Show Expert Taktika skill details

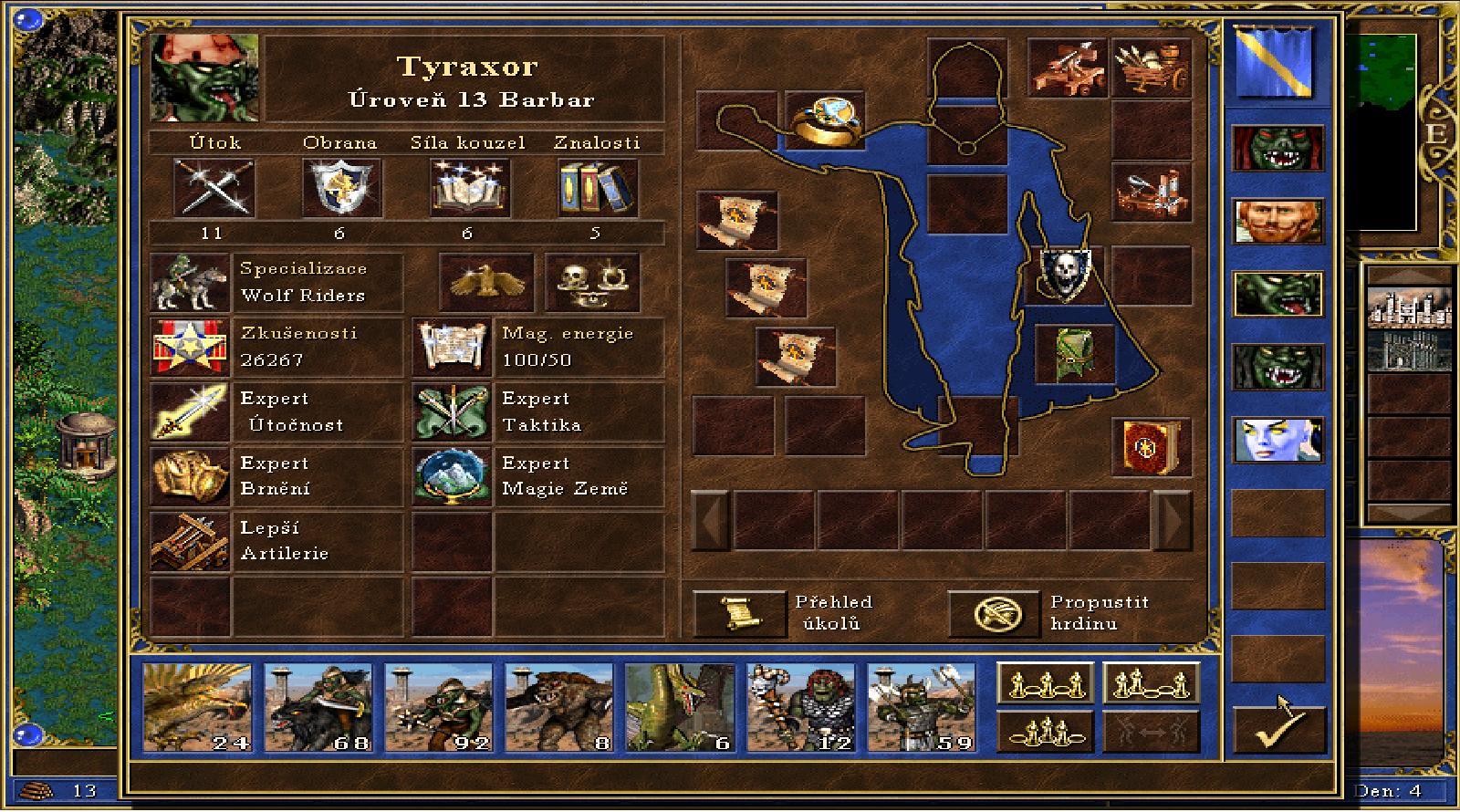pos(451,412)
